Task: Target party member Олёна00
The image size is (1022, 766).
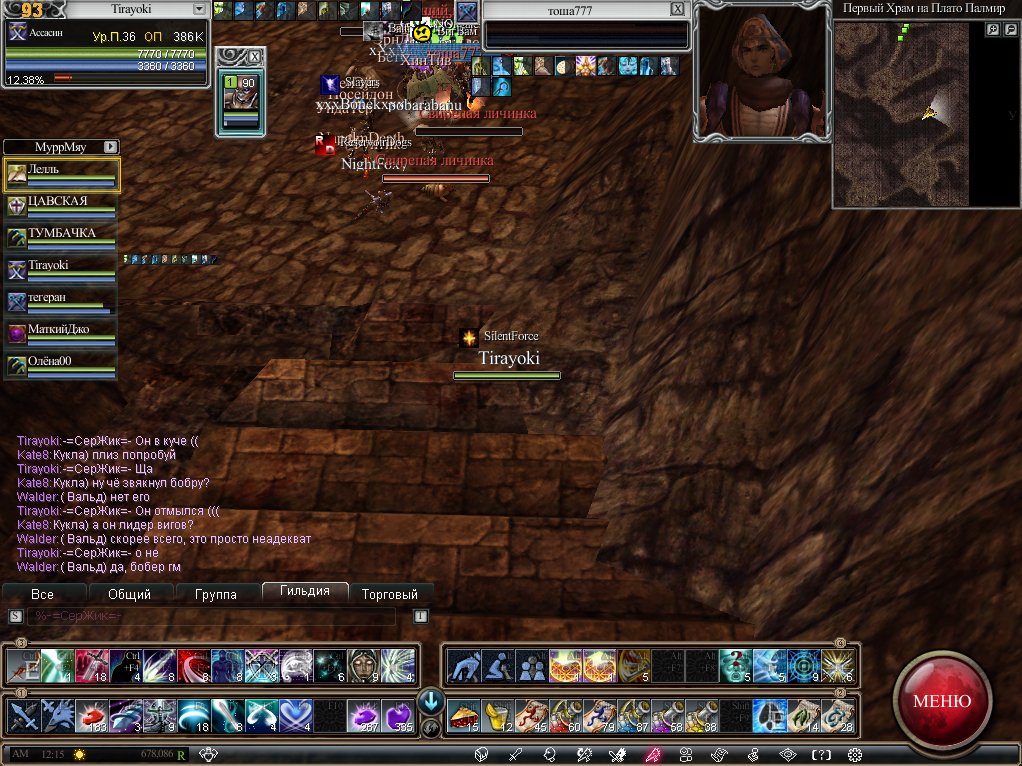Action: [62, 366]
